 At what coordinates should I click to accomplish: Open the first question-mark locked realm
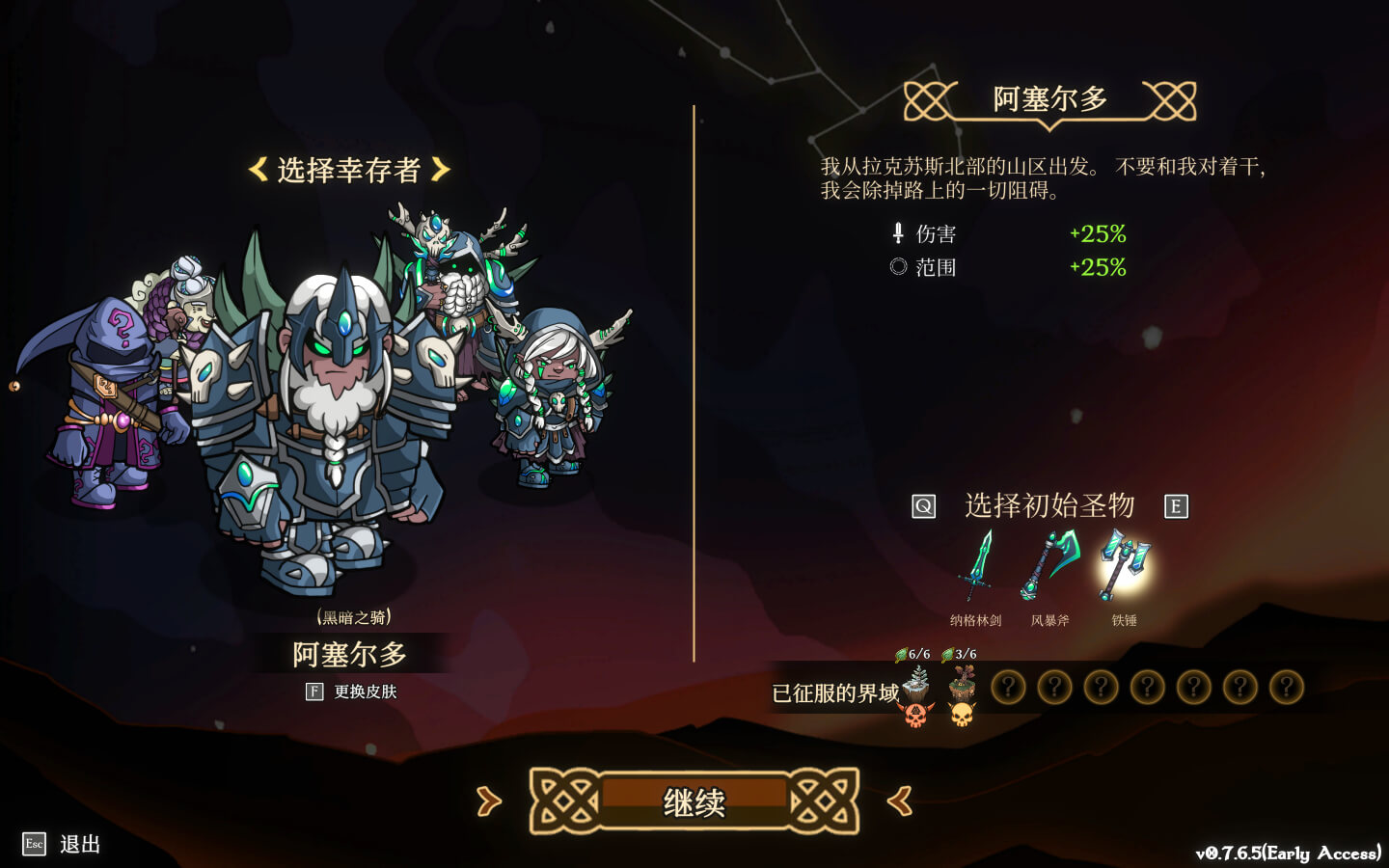tap(1008, 688)
